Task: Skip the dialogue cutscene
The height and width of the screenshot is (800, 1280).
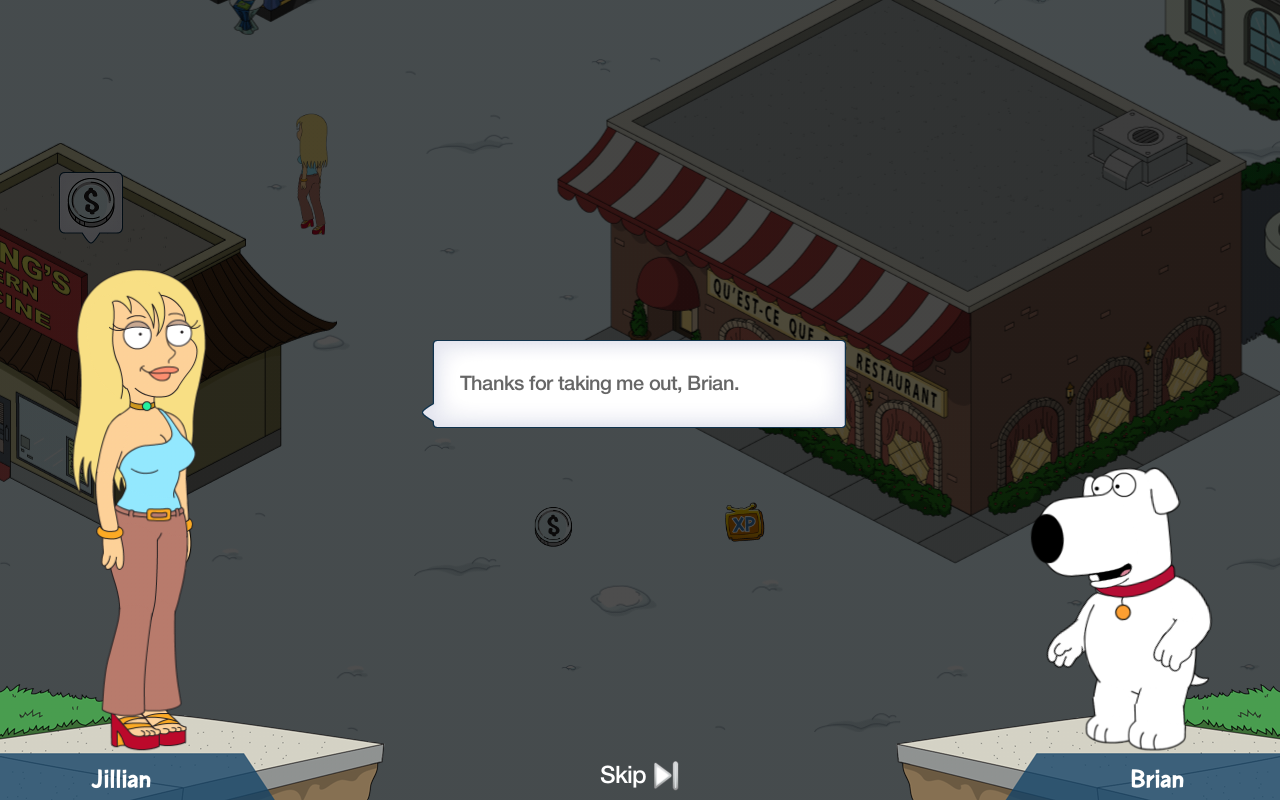Action: pos(639,775)
